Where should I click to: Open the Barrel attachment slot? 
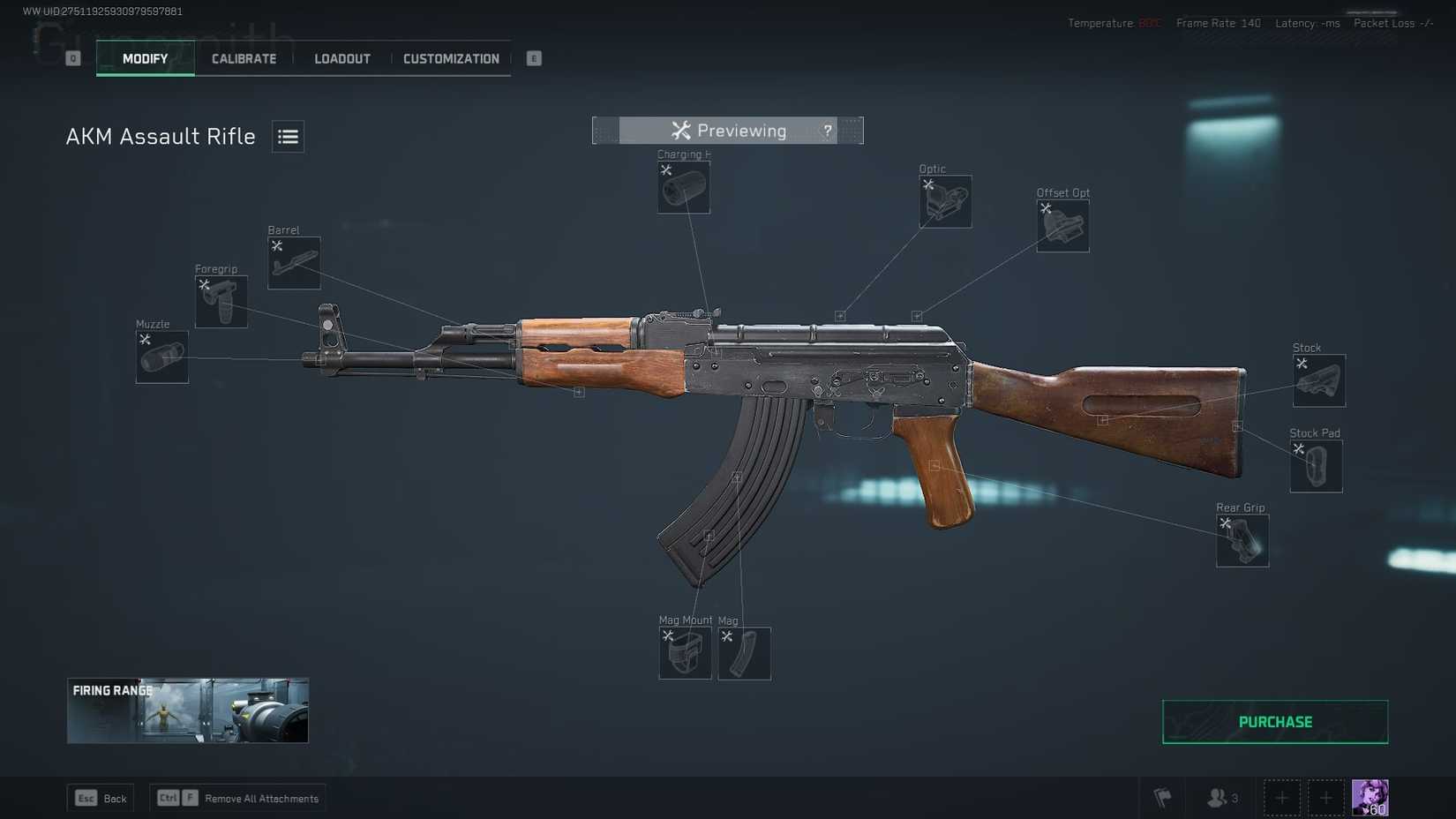[x=293, y=262]
